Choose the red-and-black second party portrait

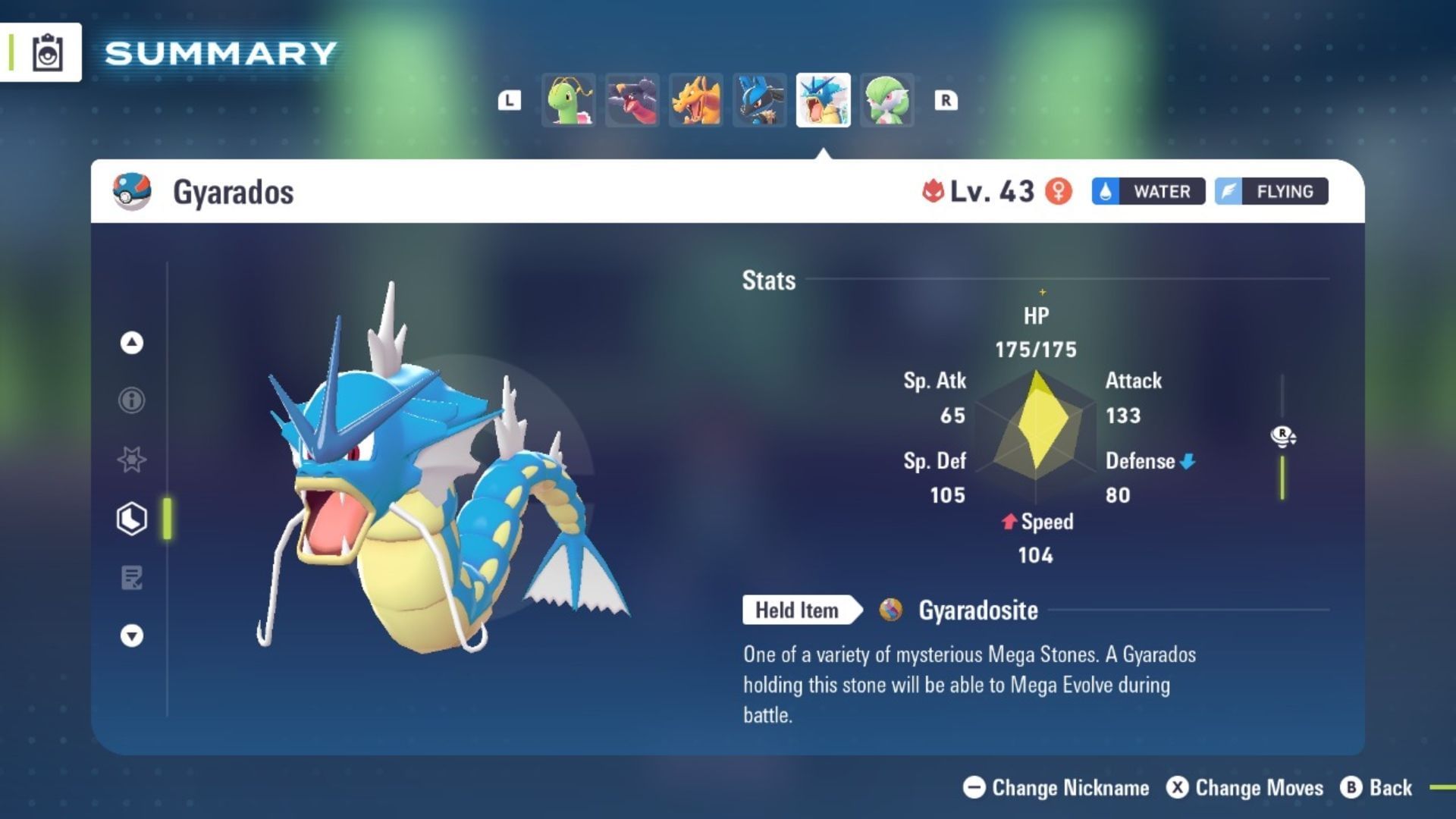click(632, 100)
